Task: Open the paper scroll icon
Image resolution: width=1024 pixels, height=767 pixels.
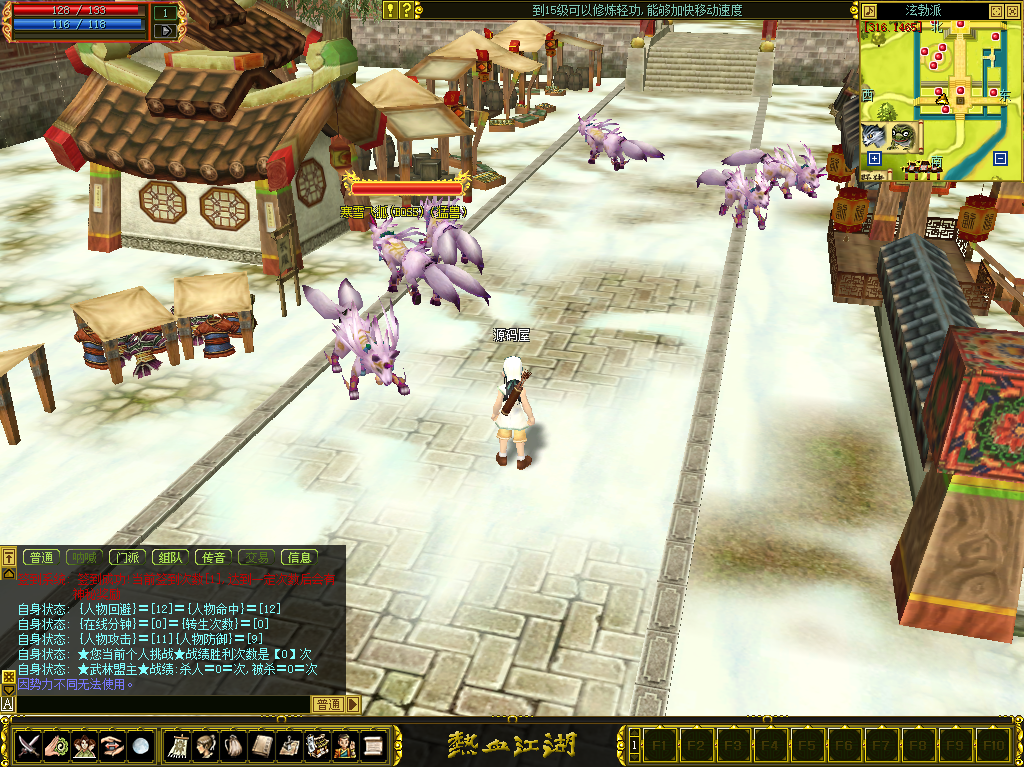Action: tap(373, 745)
